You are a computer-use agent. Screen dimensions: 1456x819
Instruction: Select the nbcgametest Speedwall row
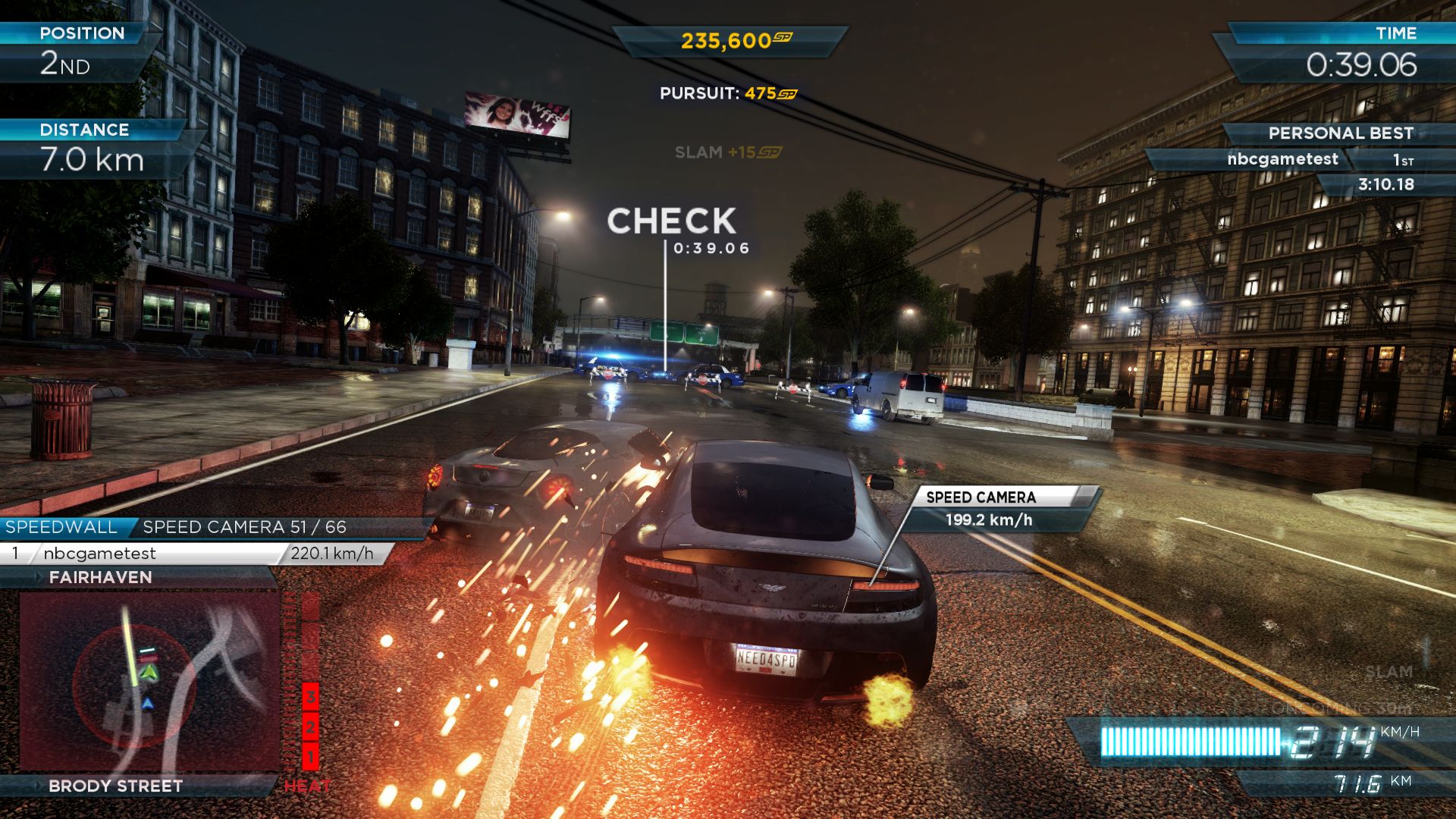194,554
